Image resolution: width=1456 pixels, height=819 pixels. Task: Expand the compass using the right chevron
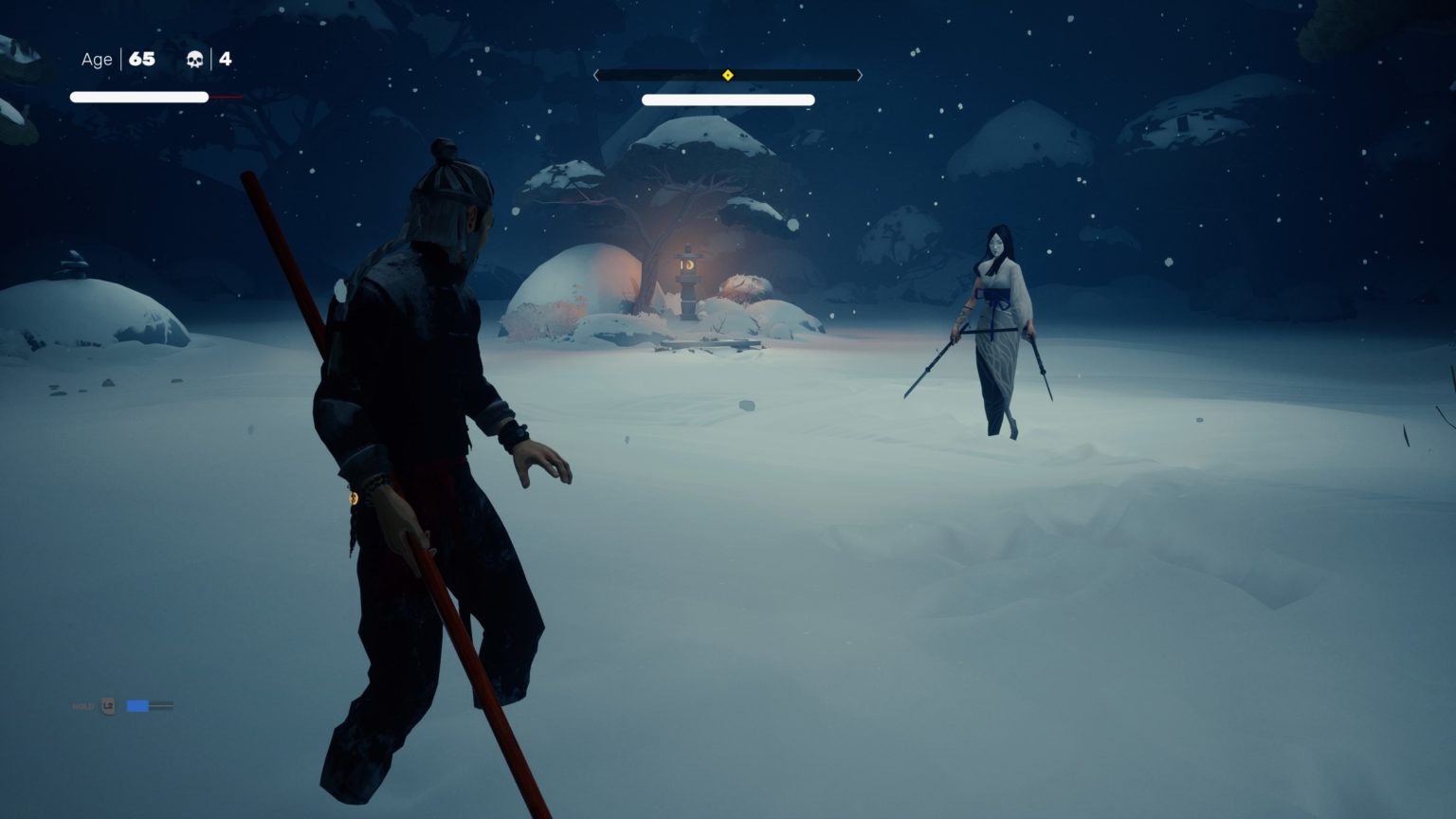point(859,74)
